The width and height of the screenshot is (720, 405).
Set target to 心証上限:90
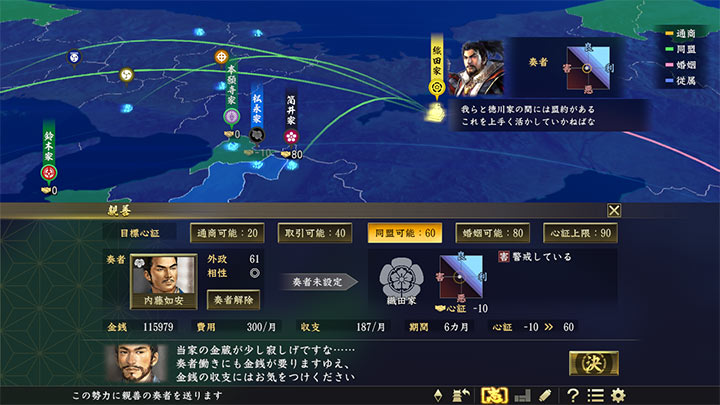580,233
